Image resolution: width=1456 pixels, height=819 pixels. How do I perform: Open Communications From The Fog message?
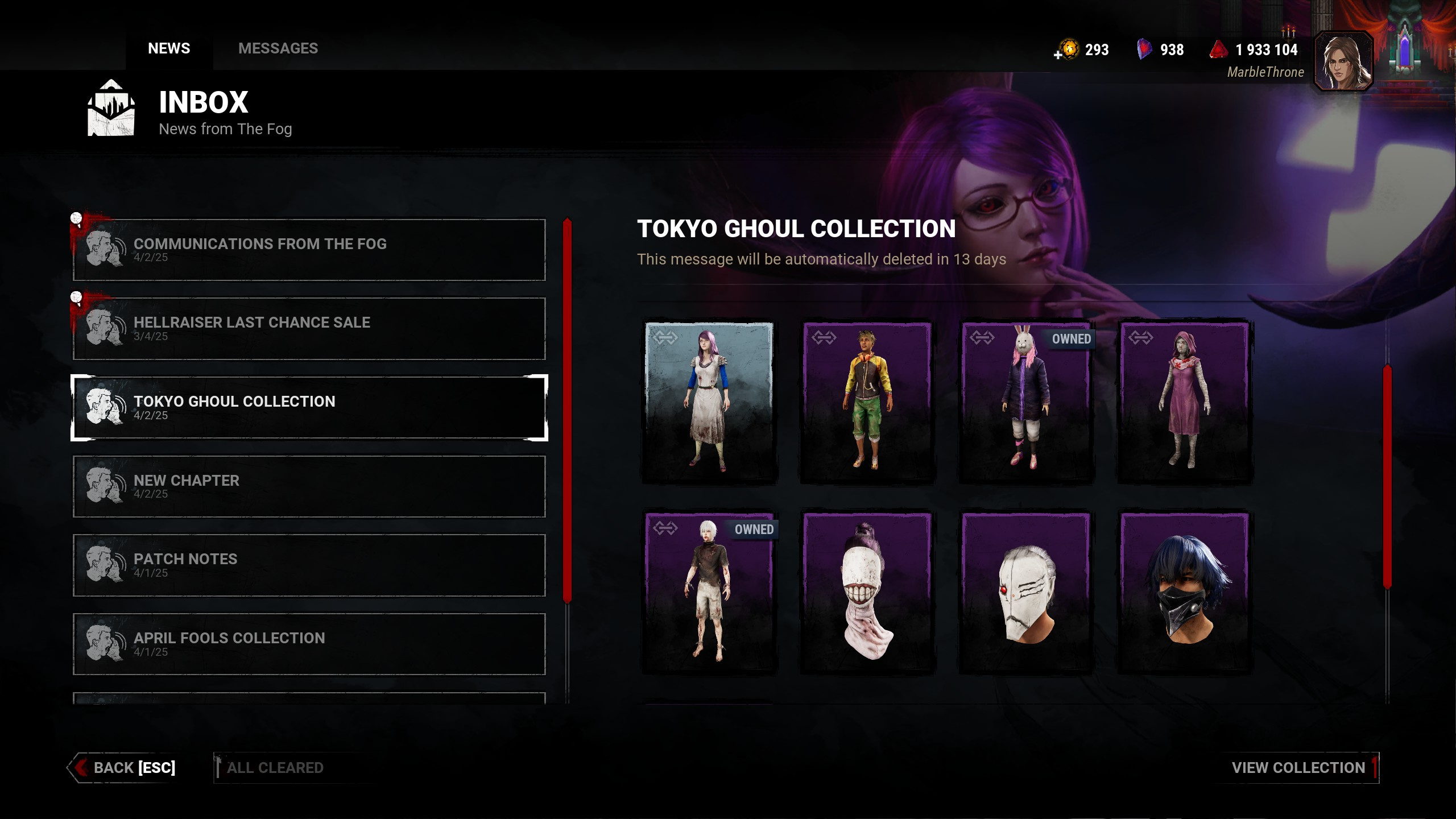309,250
